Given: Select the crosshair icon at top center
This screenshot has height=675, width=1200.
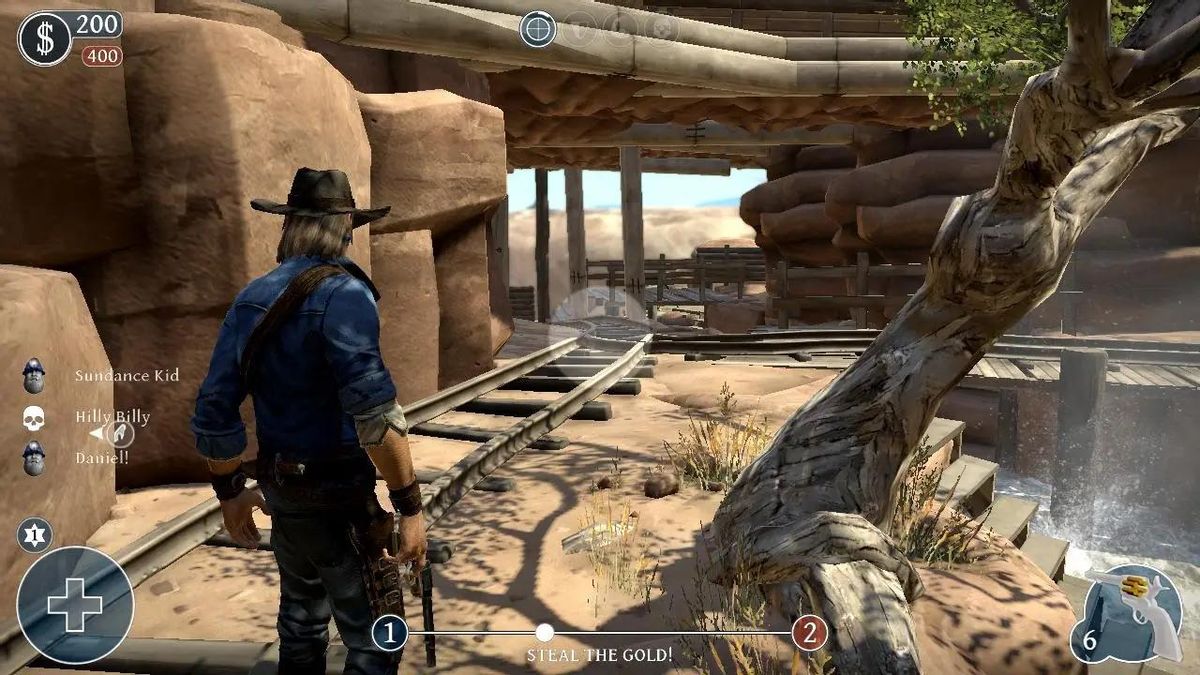Looking at the screenshot, I should point(537,29).
